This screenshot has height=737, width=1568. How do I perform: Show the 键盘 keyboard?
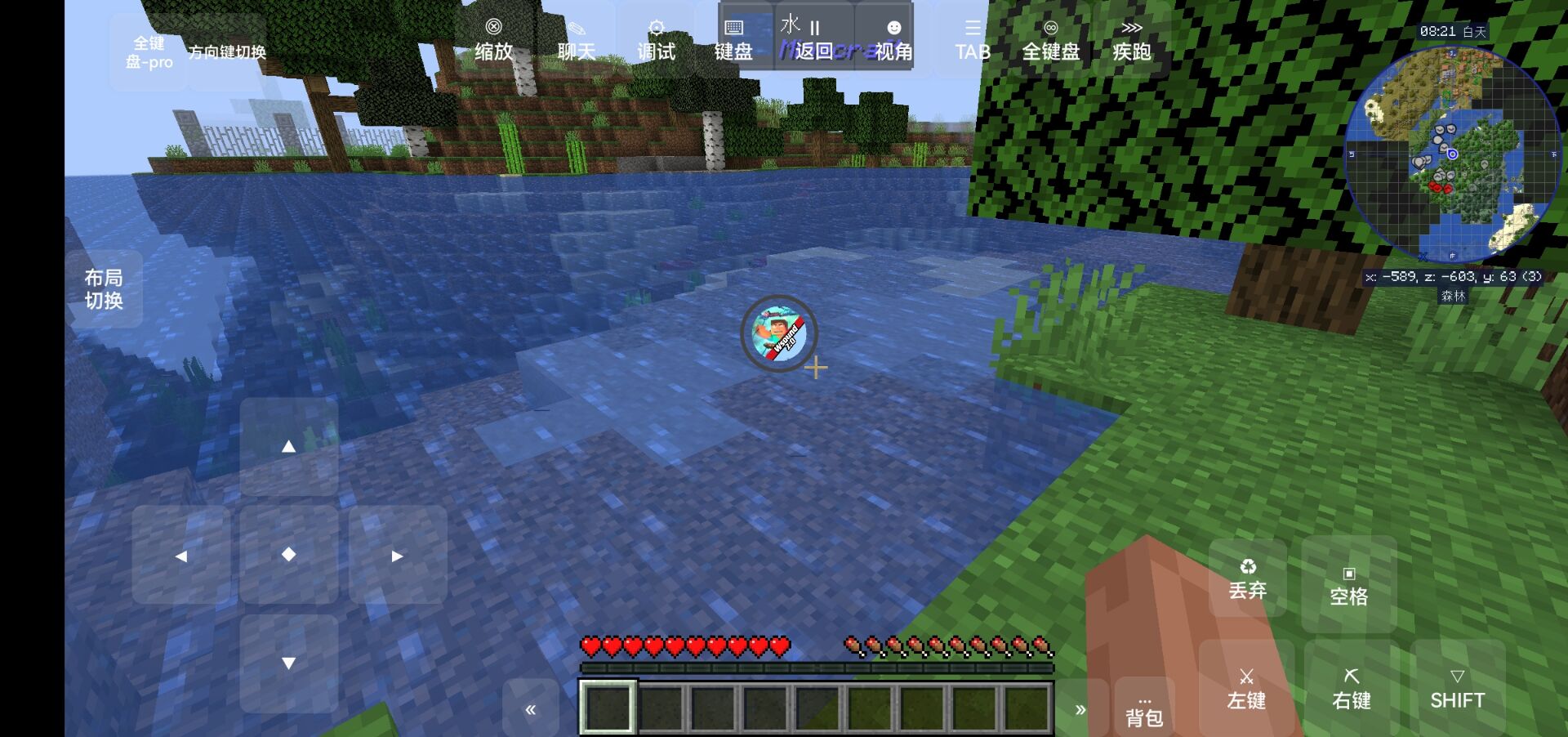[x=733, y=40]
